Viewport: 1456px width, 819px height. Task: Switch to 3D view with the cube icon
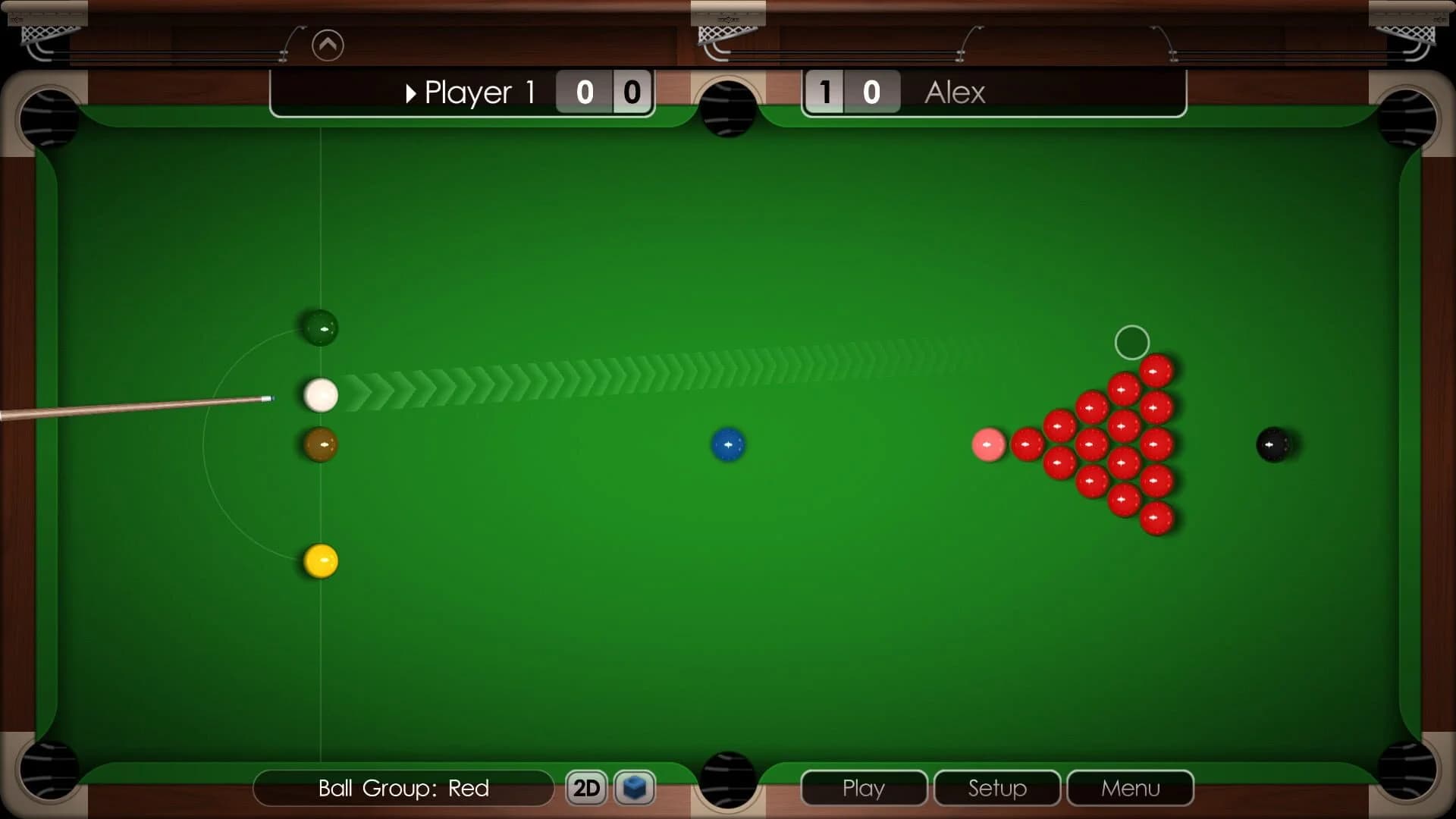tap(635, 788)
